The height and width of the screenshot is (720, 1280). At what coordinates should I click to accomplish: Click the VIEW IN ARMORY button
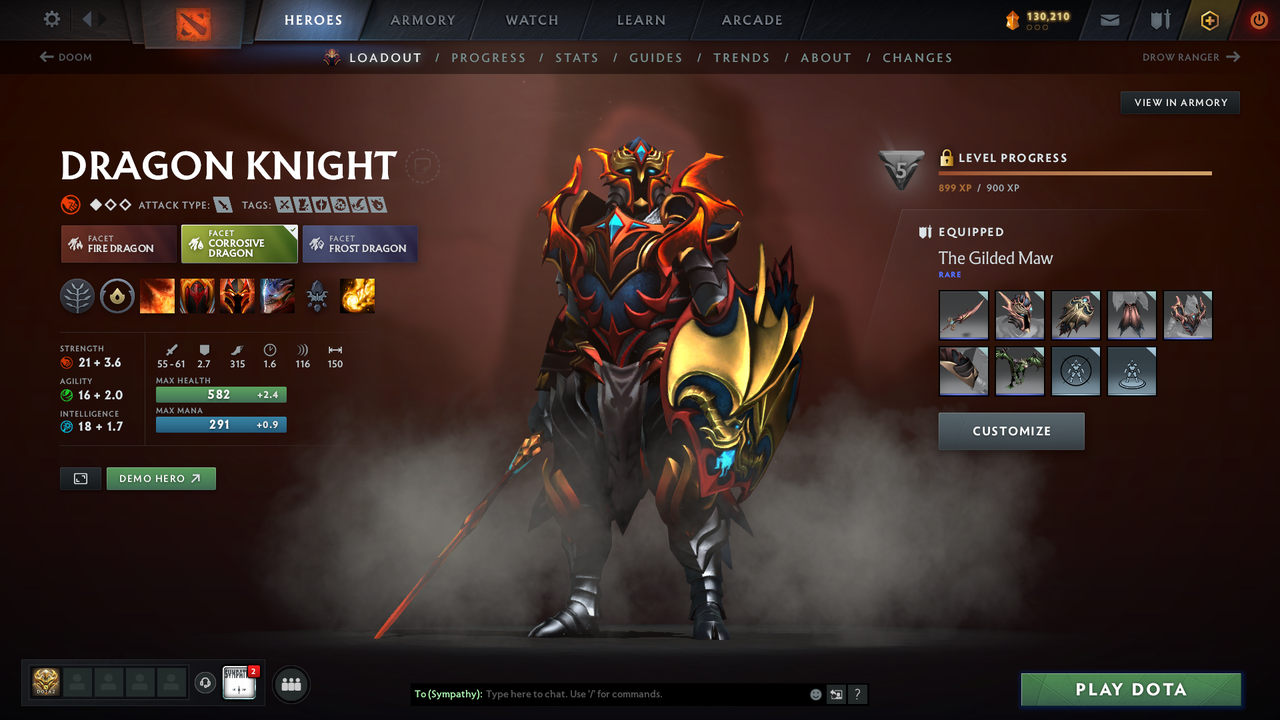click(1179, 102)
